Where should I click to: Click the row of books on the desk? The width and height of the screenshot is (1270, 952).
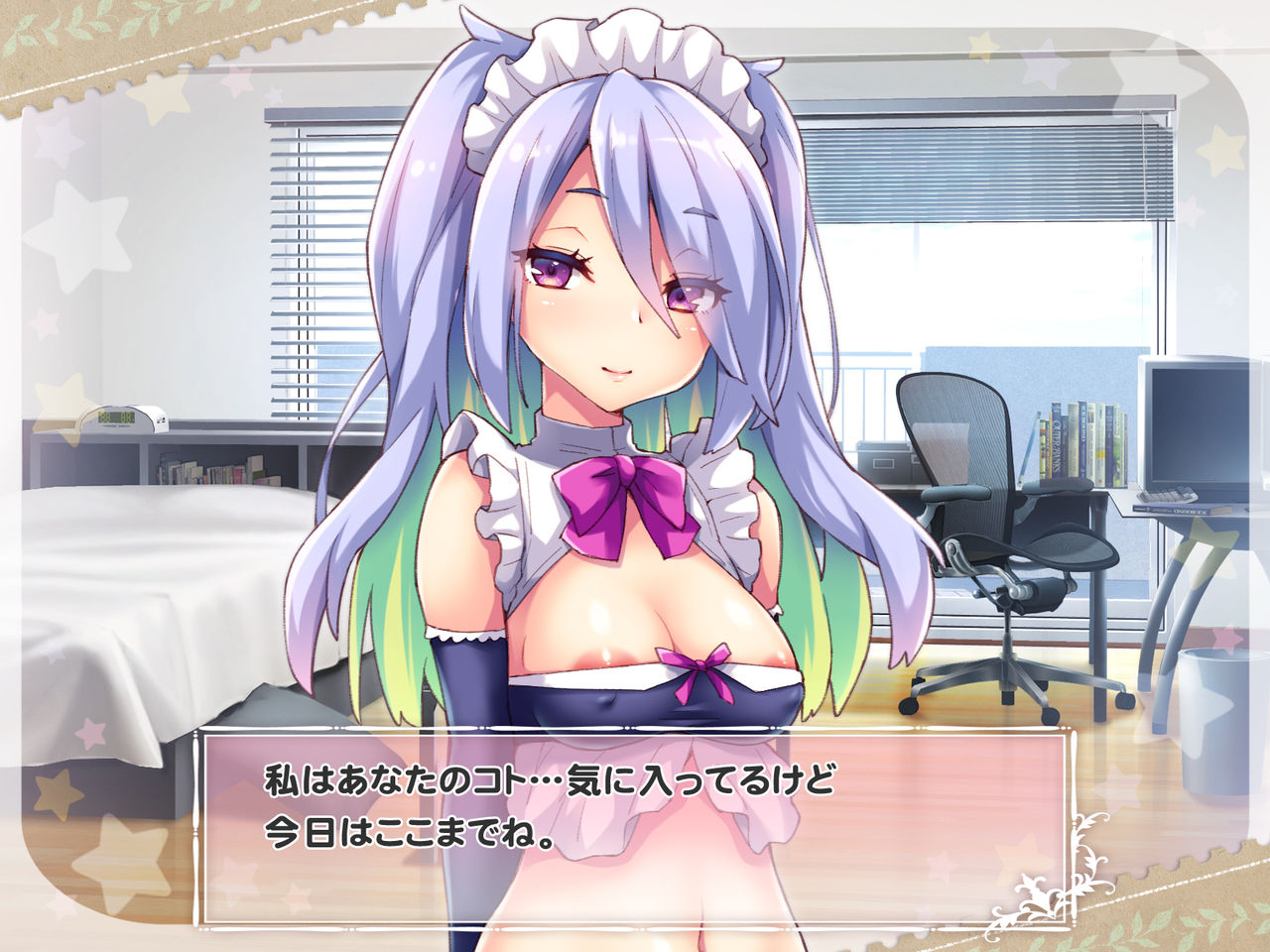(1081, 441)
